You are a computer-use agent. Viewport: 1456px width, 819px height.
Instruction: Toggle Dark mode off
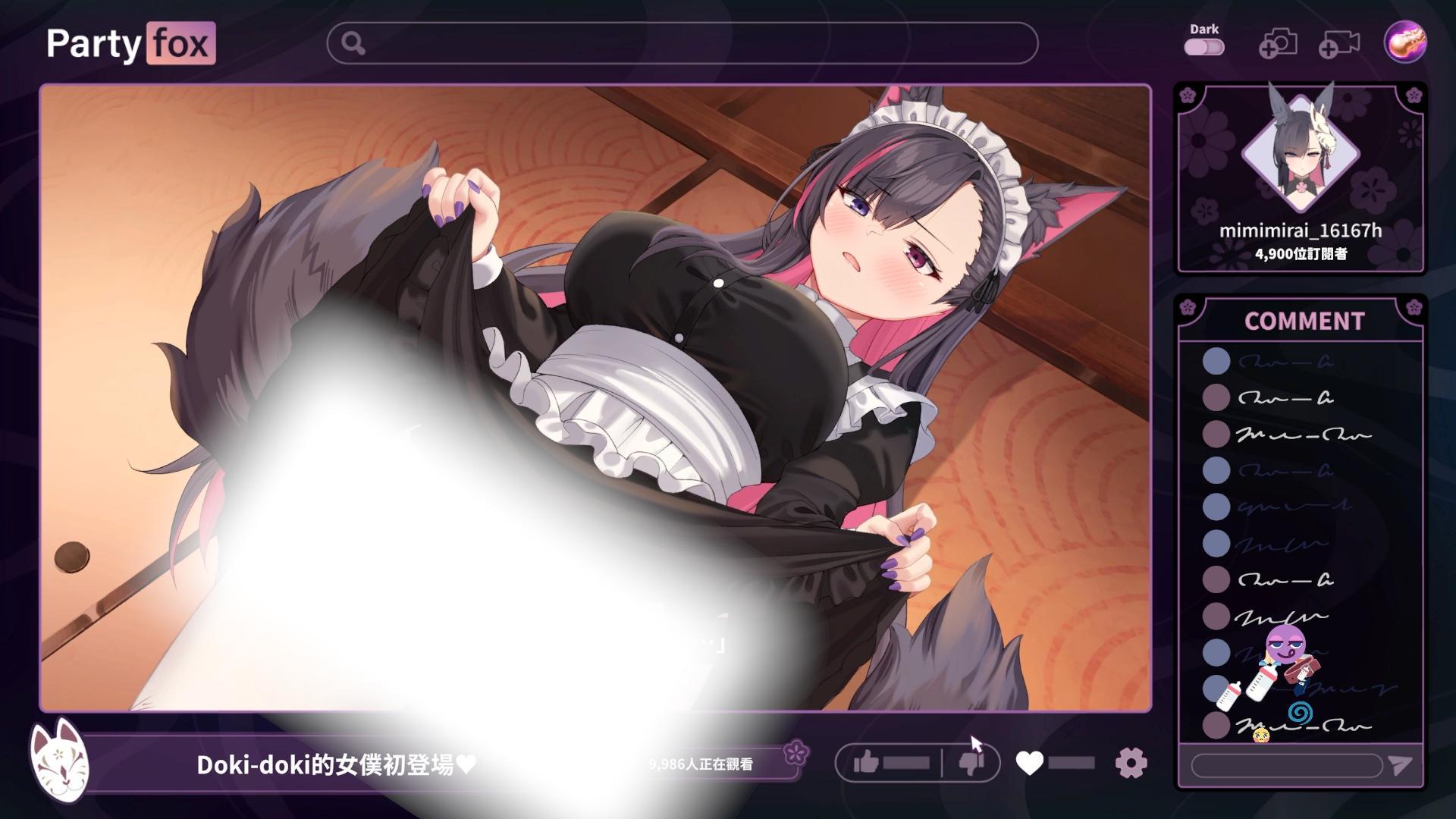point(1205,47)
